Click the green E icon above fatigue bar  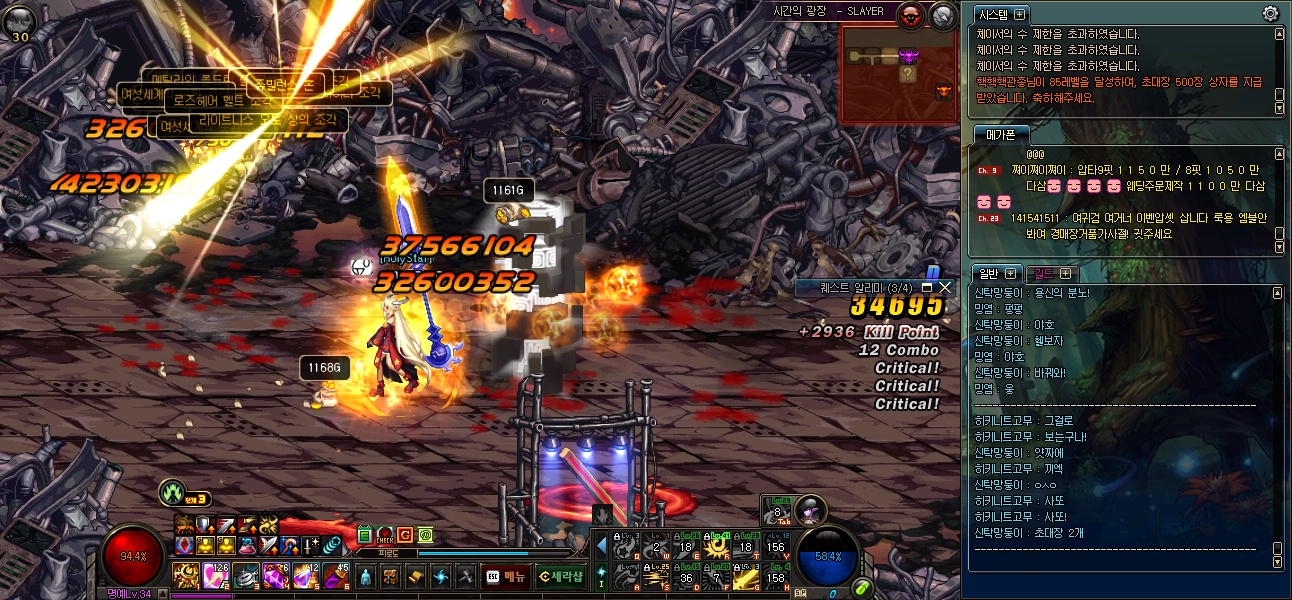click(364, 536)
